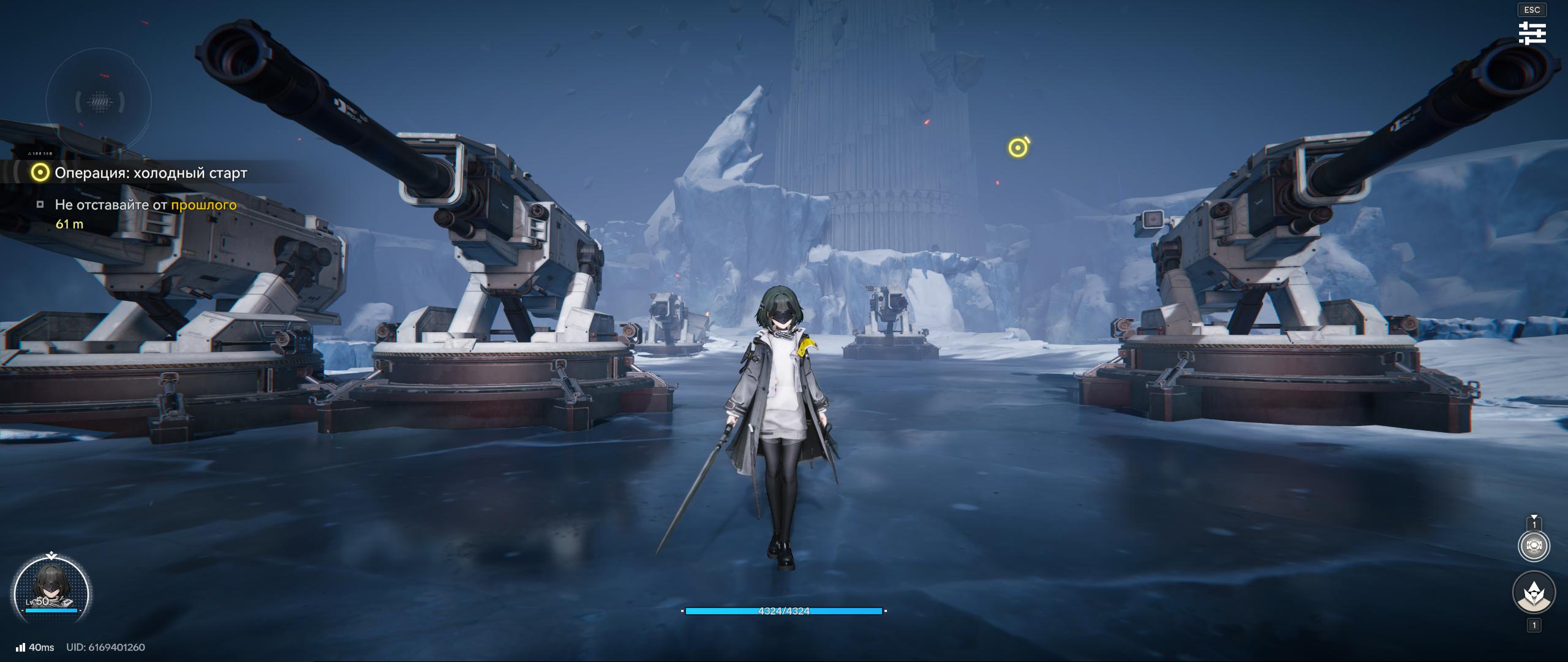Open the settings menu with the sliders icon
The image size is (1568, 662).
click(1532, 33)
